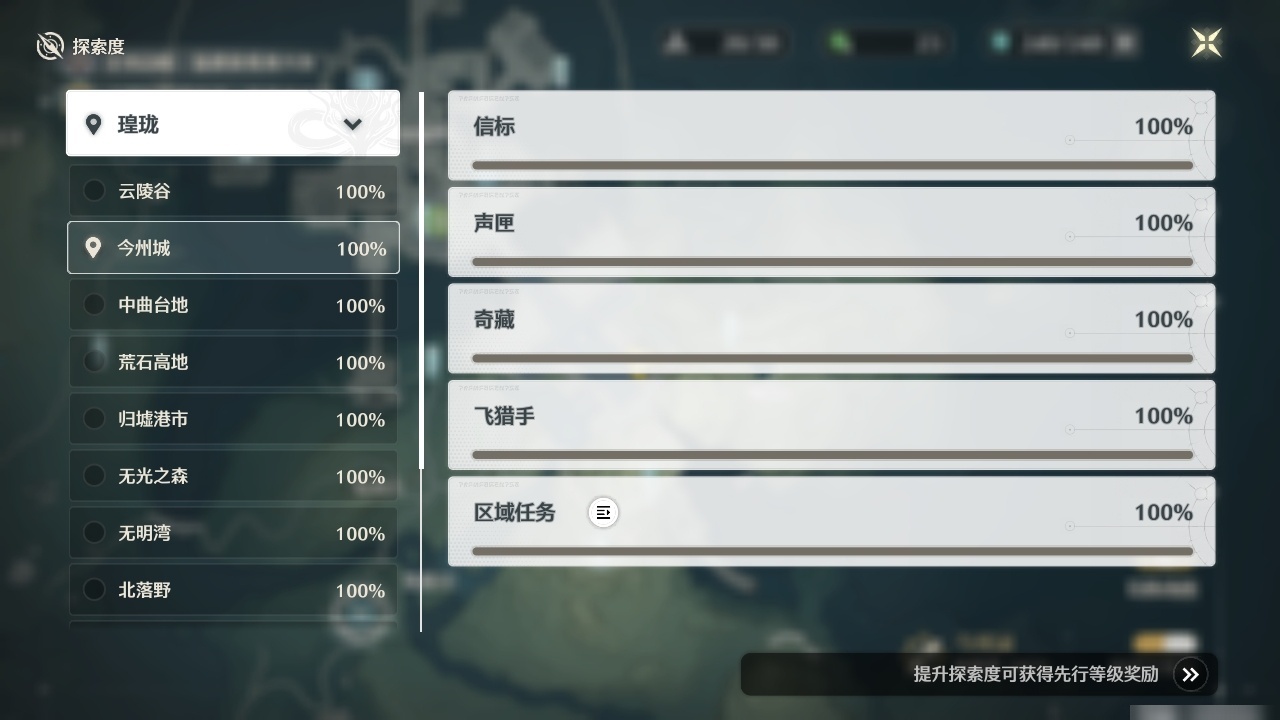Click the 奇藏 progress bar

[831, 358]
